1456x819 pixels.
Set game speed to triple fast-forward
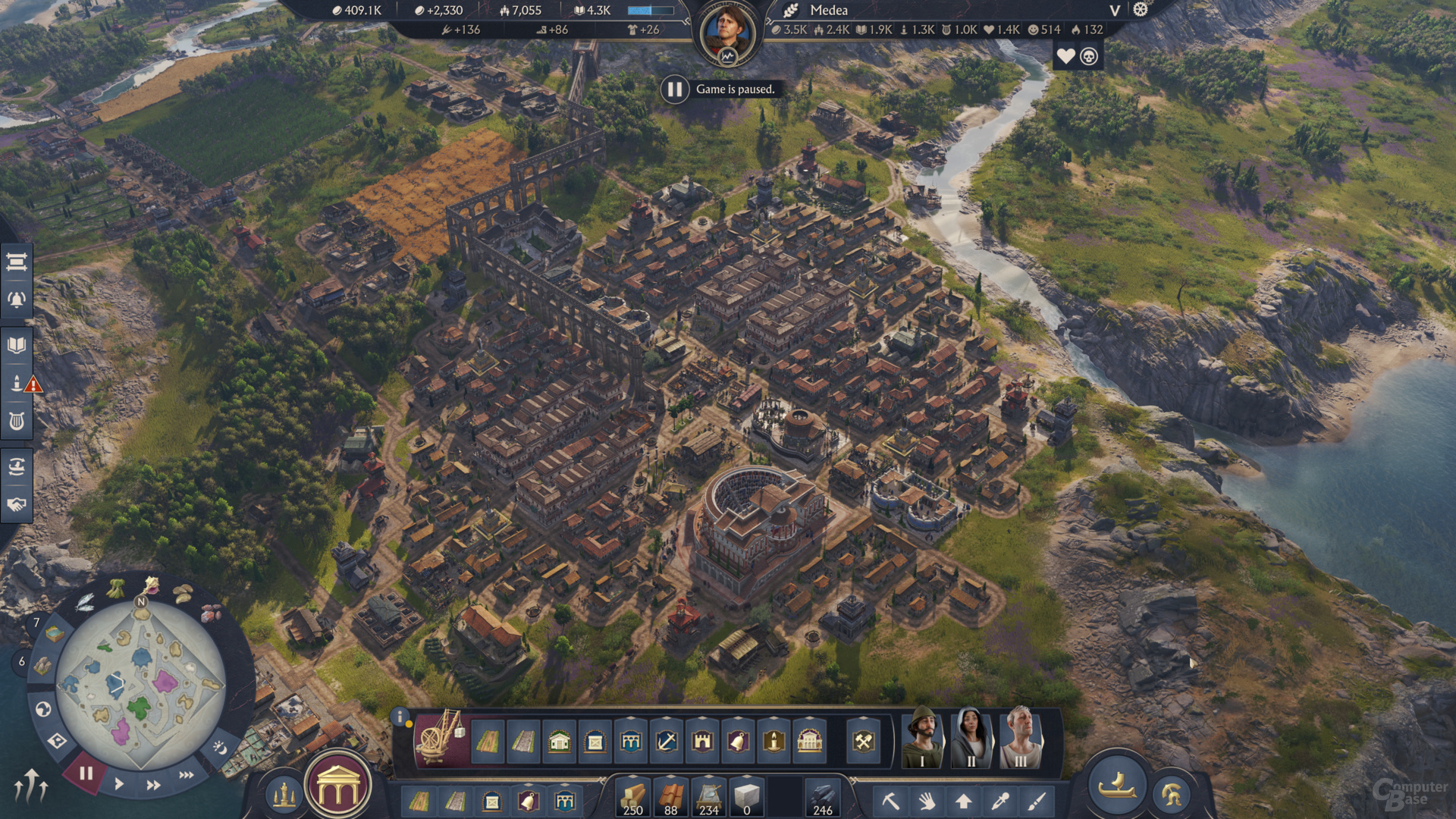(x=186, y=775)
